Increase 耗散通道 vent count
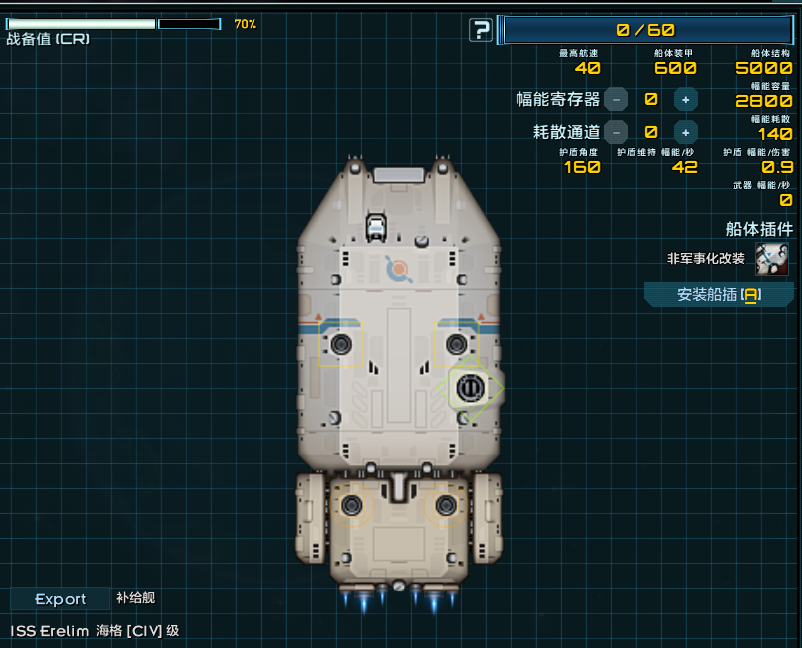 685,132
